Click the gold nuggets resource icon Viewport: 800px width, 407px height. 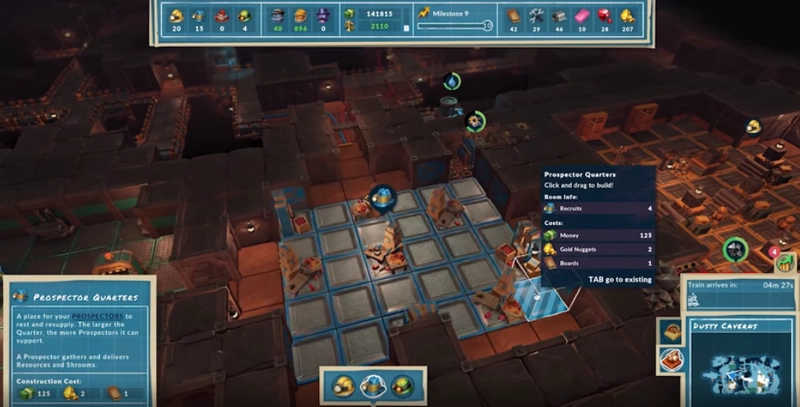click(x=627, y=15)
